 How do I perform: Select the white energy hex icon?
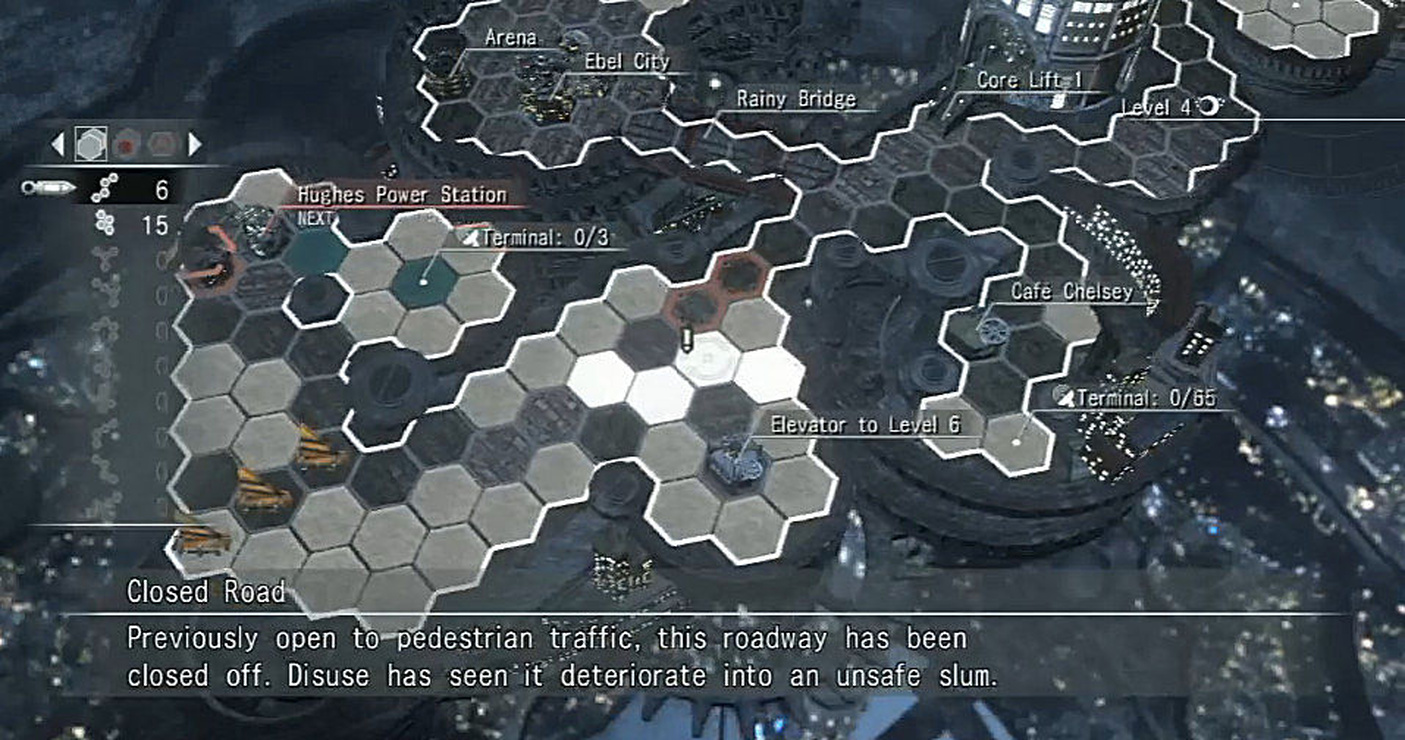pos(90,144)
